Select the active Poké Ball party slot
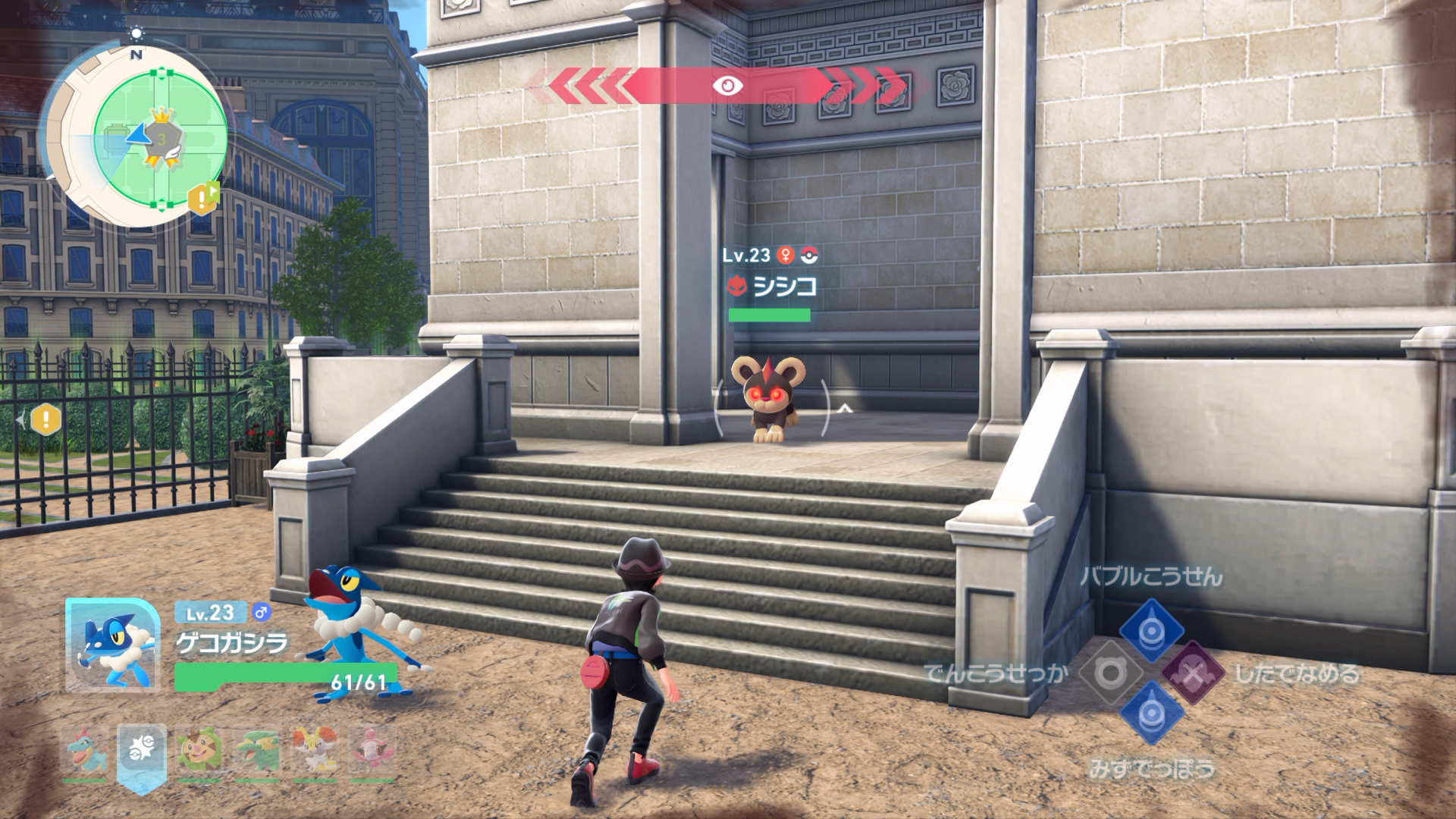Viewport: 1456px width, 819px height. pos(142,751)
